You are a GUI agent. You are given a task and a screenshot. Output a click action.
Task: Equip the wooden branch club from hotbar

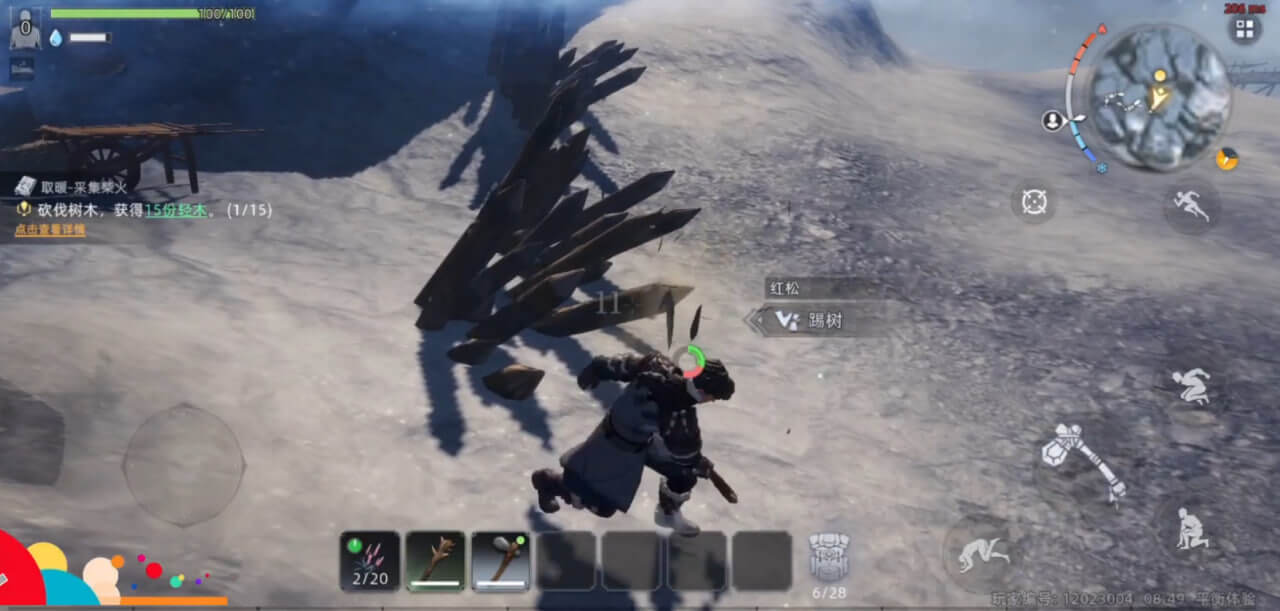click(435, 560)
